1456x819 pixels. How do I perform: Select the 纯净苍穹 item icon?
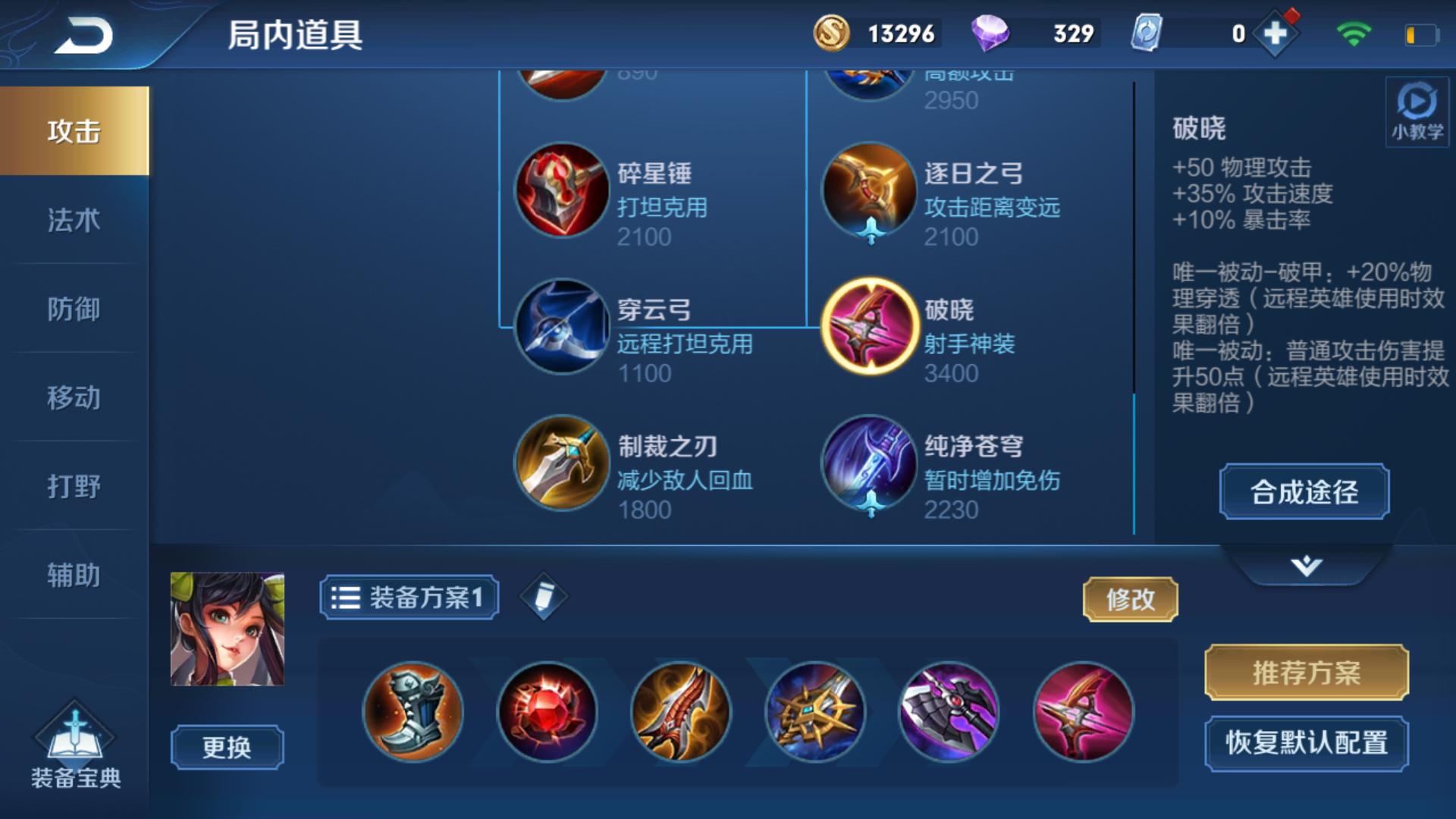coord(871,463)
